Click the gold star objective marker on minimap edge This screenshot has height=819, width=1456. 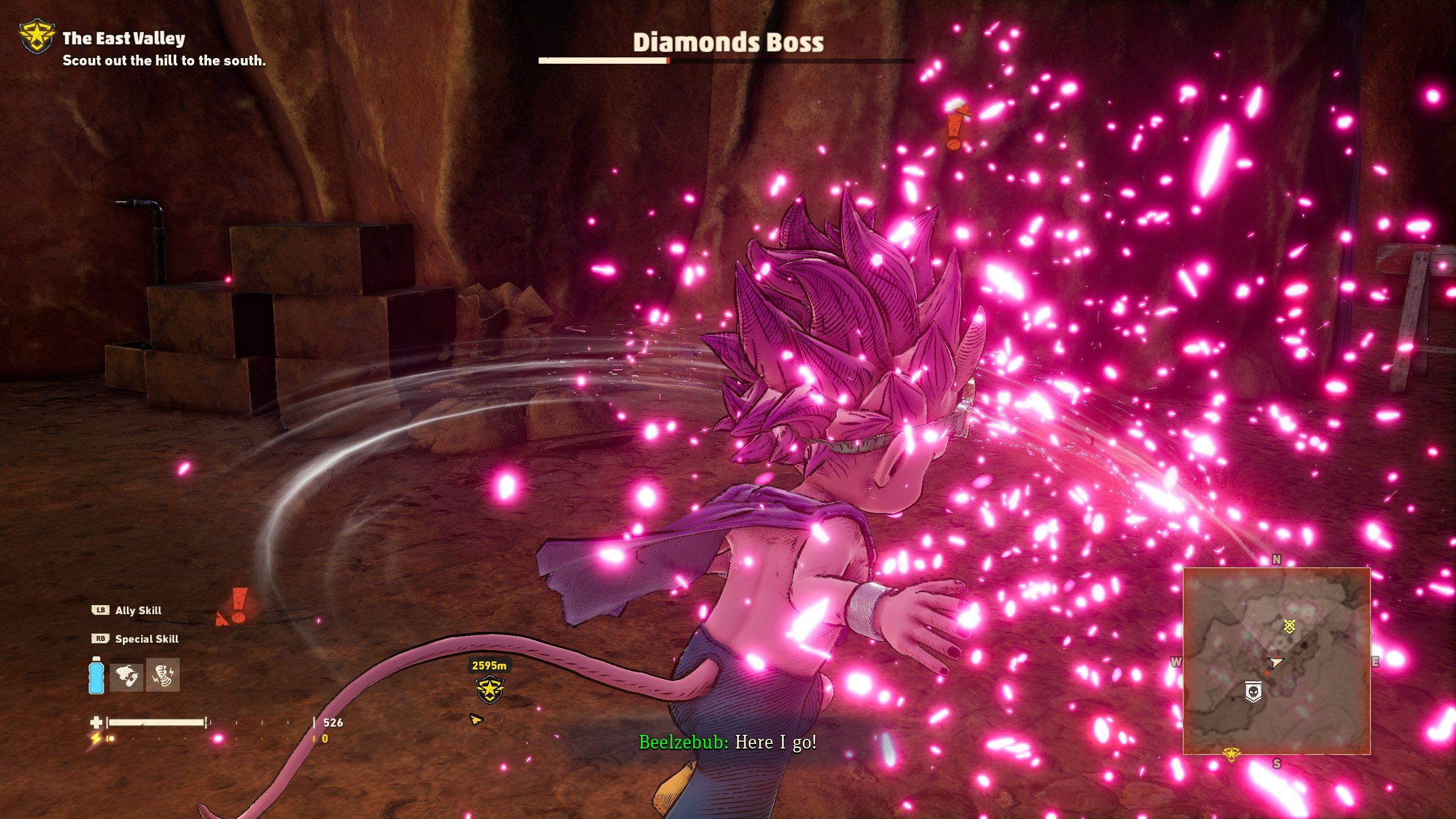1231,754
